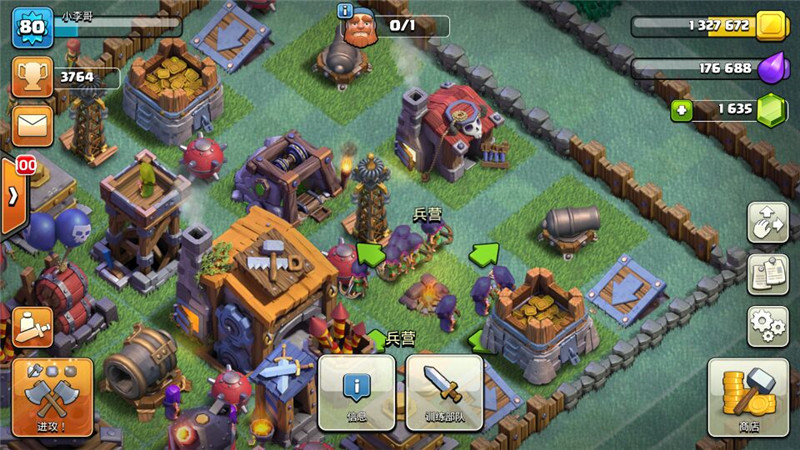Expand the orange side arrow panel
Image resolution: width=800 pixels, height=450 pixels.
13,195
